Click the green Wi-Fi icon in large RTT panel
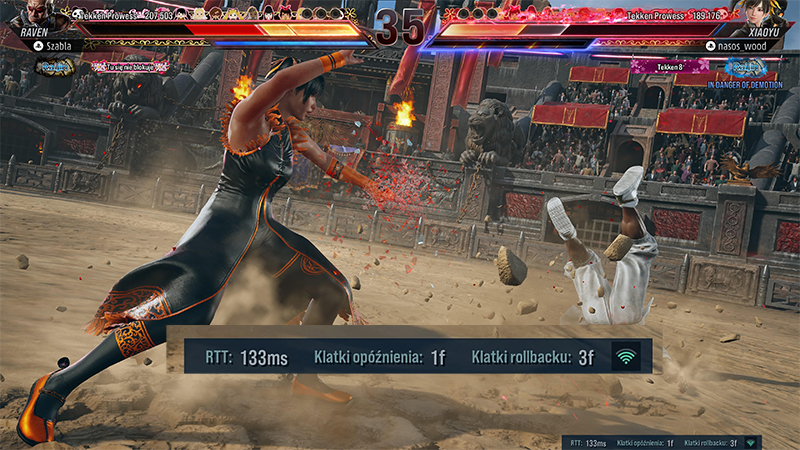800x450 pixels. 627,356
